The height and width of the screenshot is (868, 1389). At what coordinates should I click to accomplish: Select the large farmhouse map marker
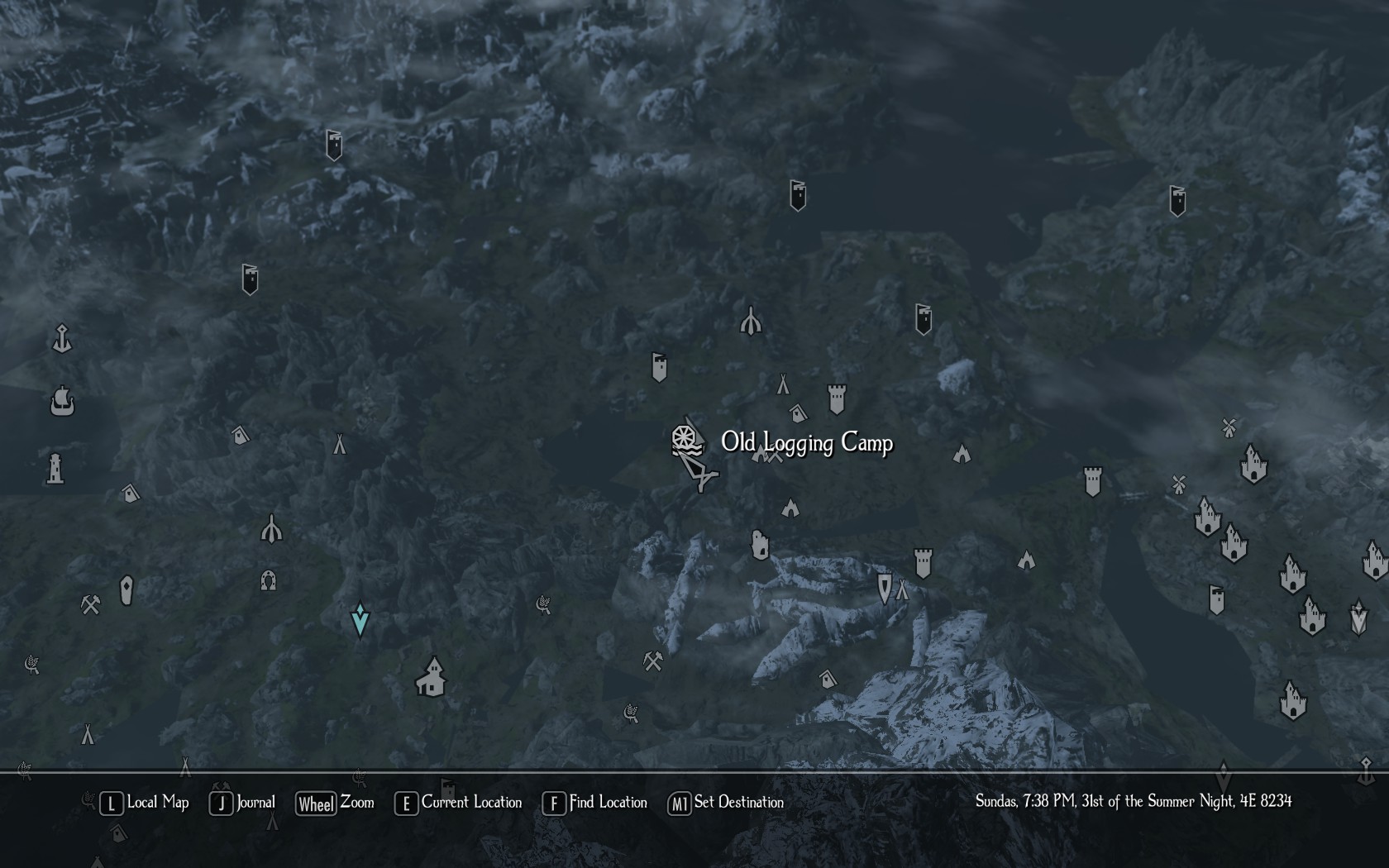click(x=431, y=677)
